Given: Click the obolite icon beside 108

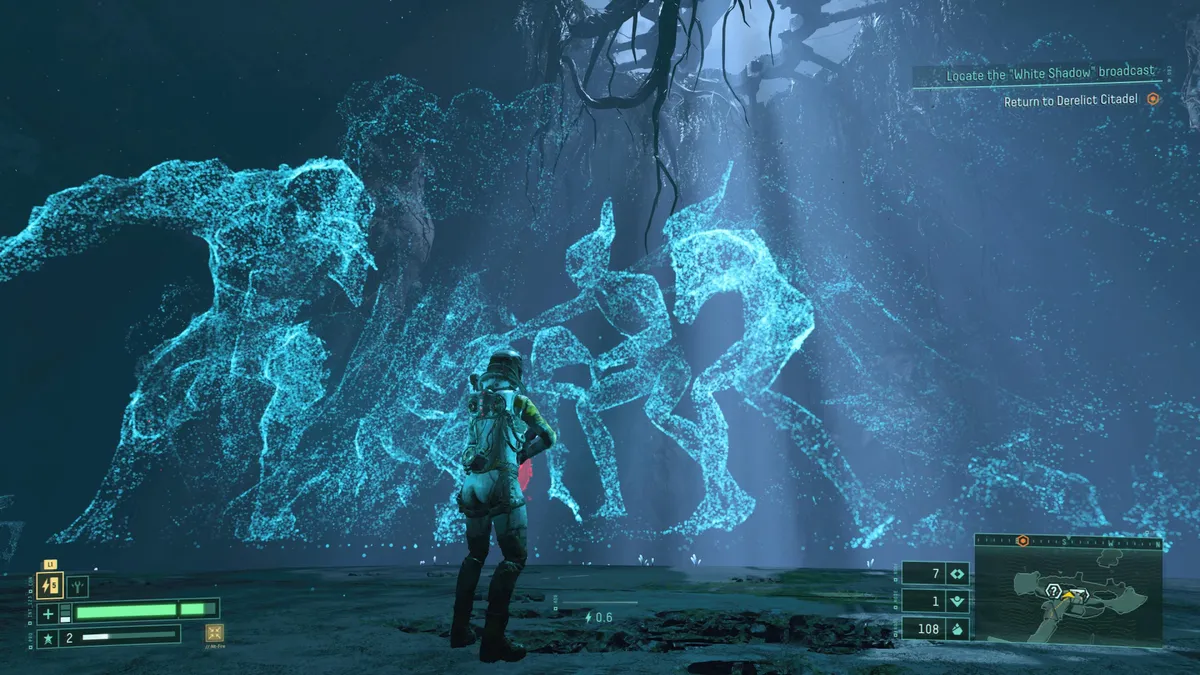Looking at the screenshot, I should click(x=955, y=629).
